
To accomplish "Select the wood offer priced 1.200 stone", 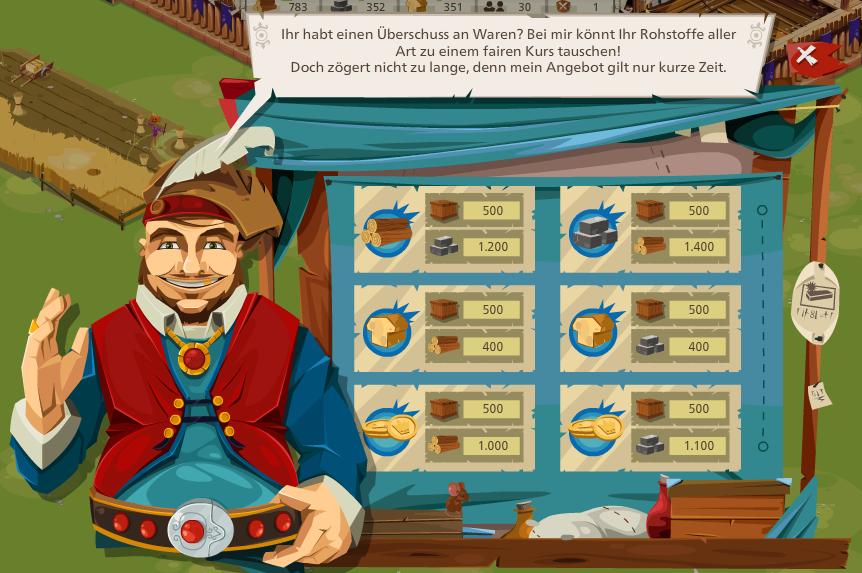I will (444, 229).
